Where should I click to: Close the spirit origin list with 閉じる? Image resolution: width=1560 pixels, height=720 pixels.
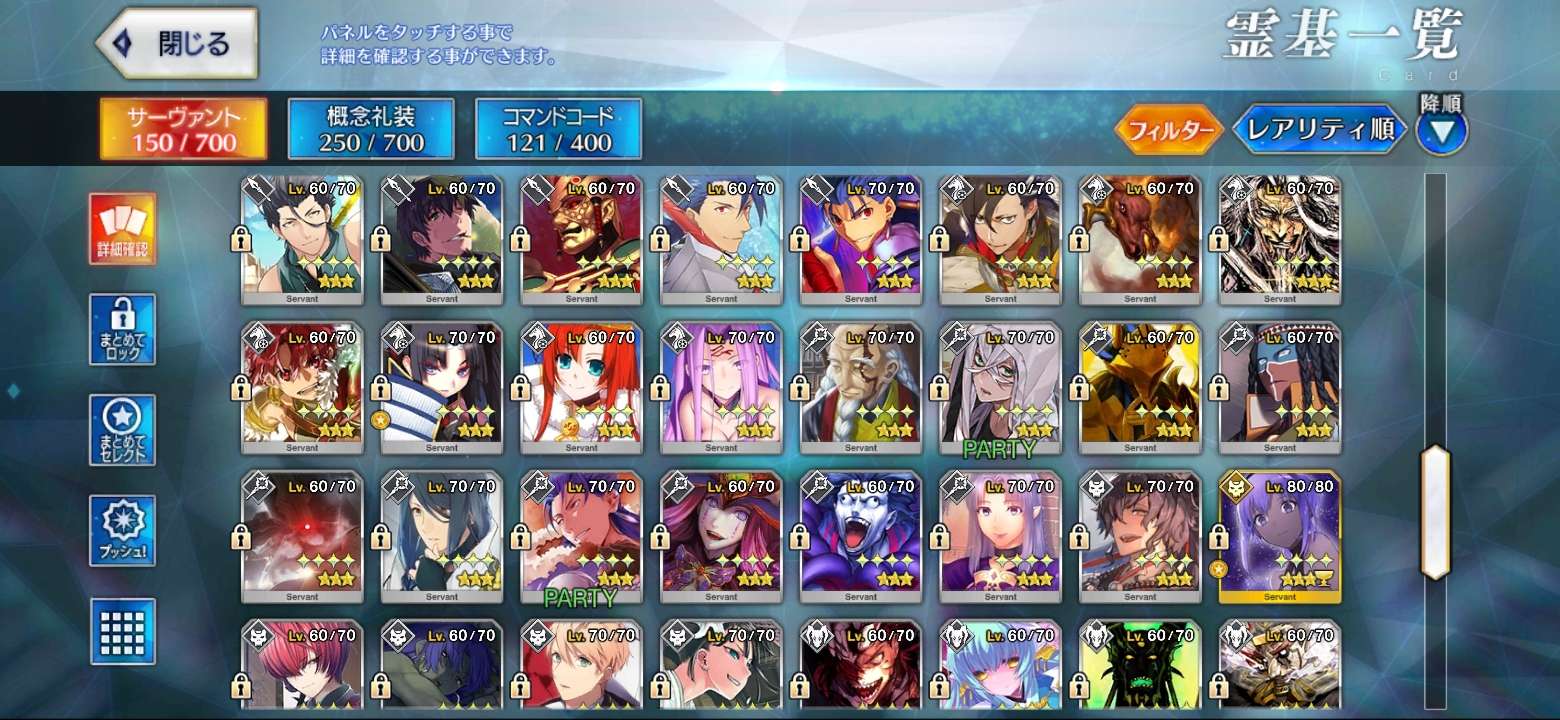176,44
